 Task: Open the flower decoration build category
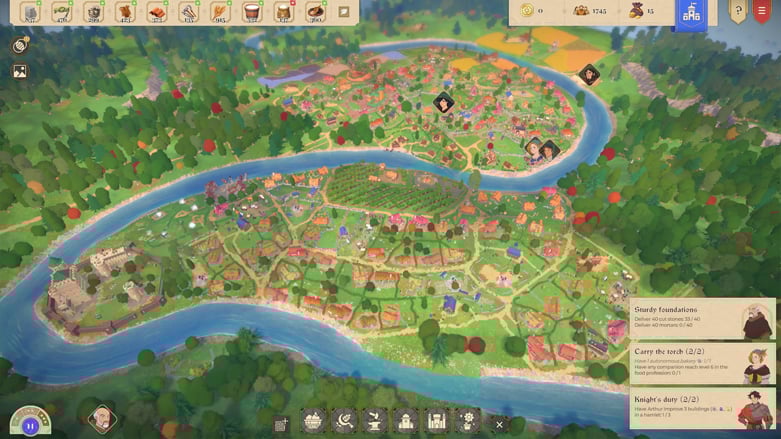point(467,421)
